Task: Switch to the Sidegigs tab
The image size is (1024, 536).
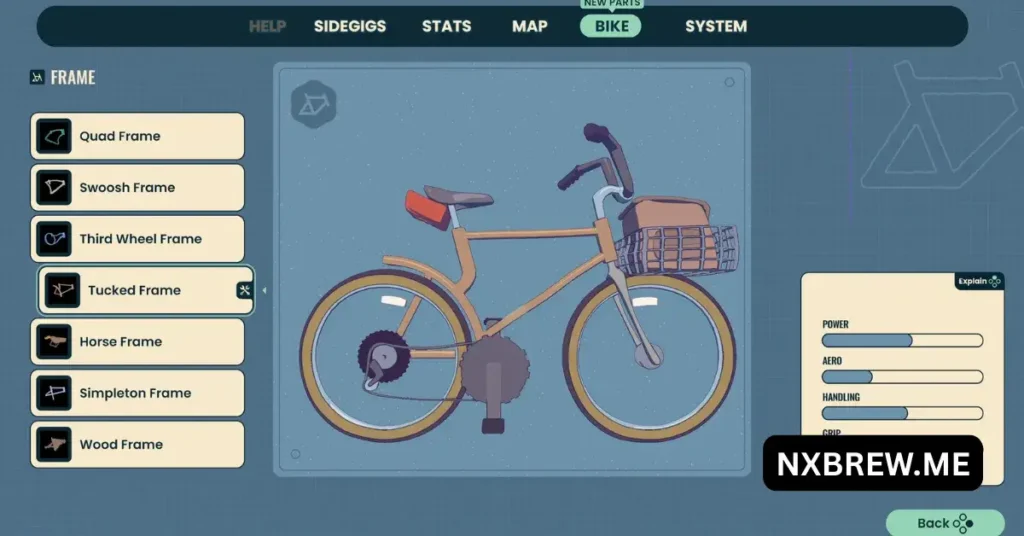Action: tap(349, 26)
